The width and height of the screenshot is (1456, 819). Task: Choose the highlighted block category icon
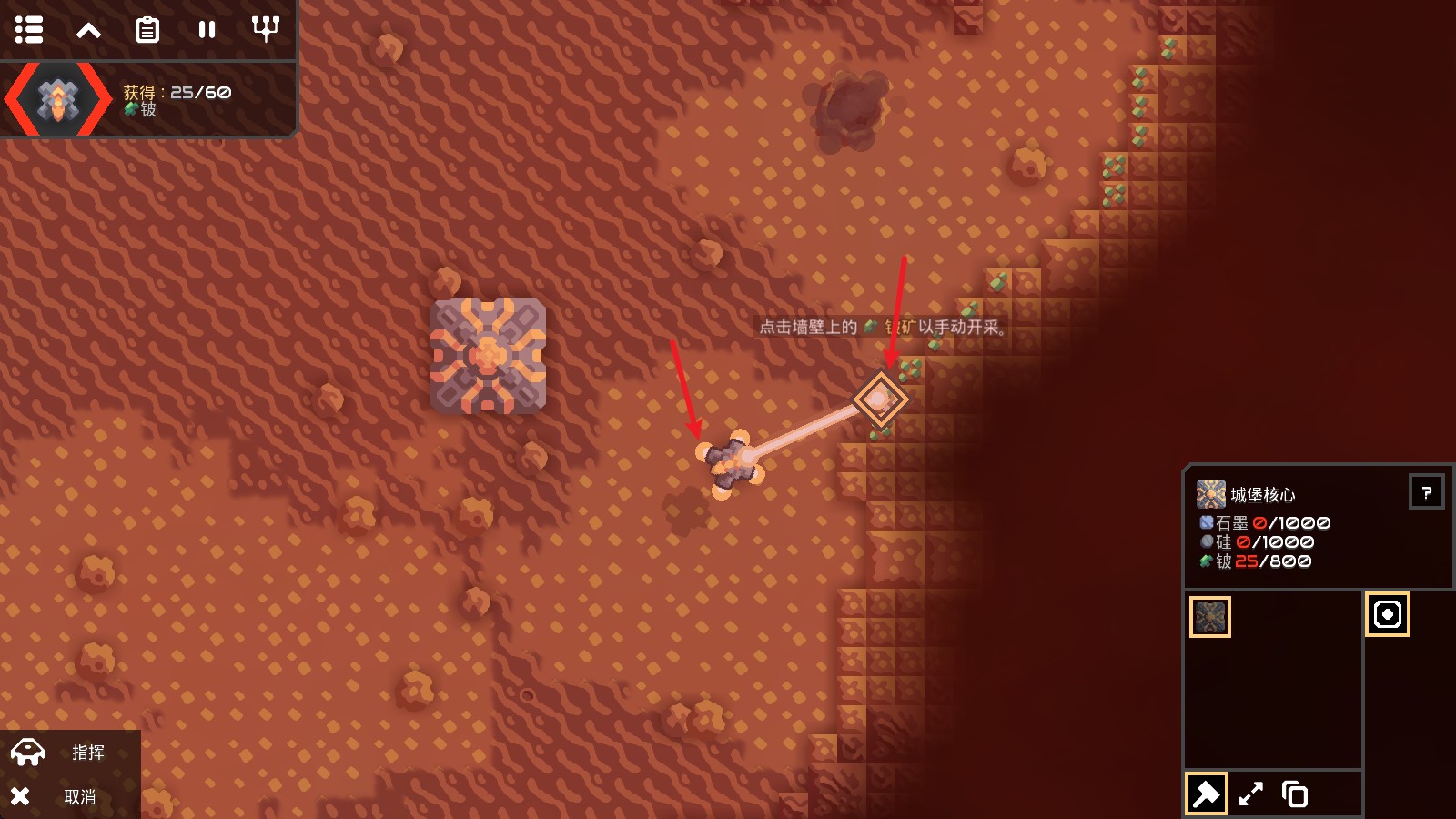tap(1387, 614)
